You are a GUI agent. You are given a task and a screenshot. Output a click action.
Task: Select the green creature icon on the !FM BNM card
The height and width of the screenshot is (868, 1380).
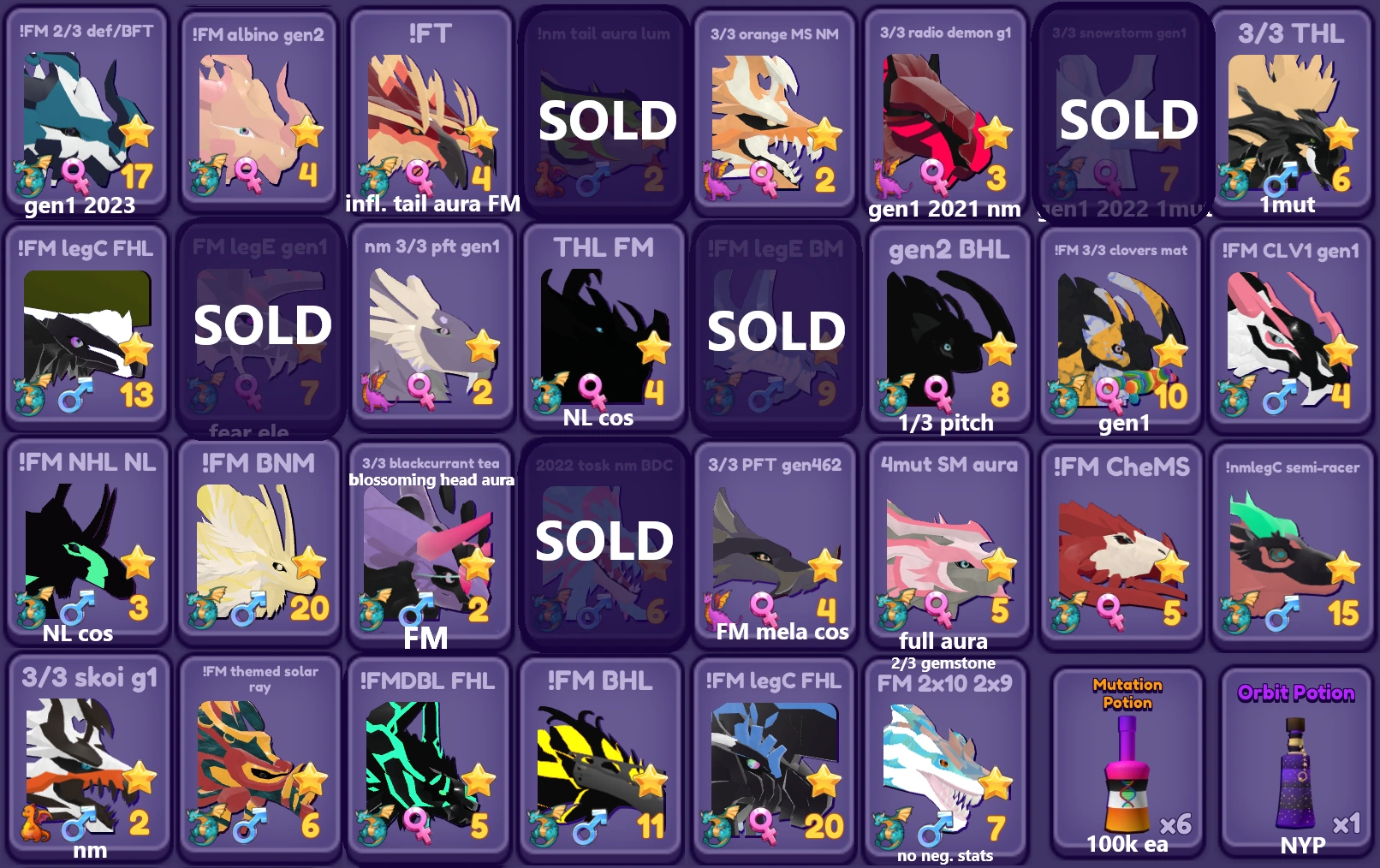click(203, 610)
